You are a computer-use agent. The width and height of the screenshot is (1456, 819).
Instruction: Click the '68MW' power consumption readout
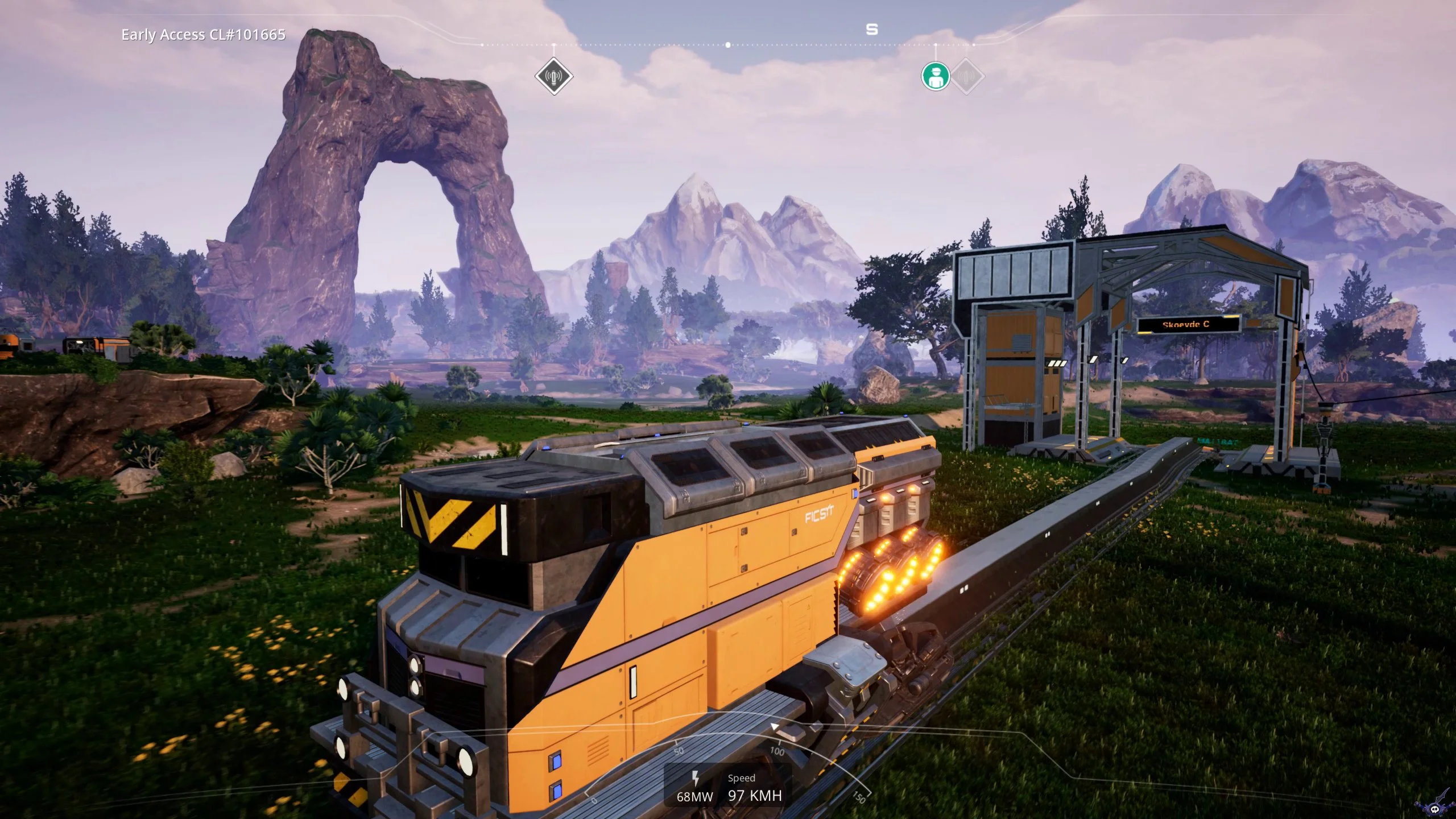[696, 795]
